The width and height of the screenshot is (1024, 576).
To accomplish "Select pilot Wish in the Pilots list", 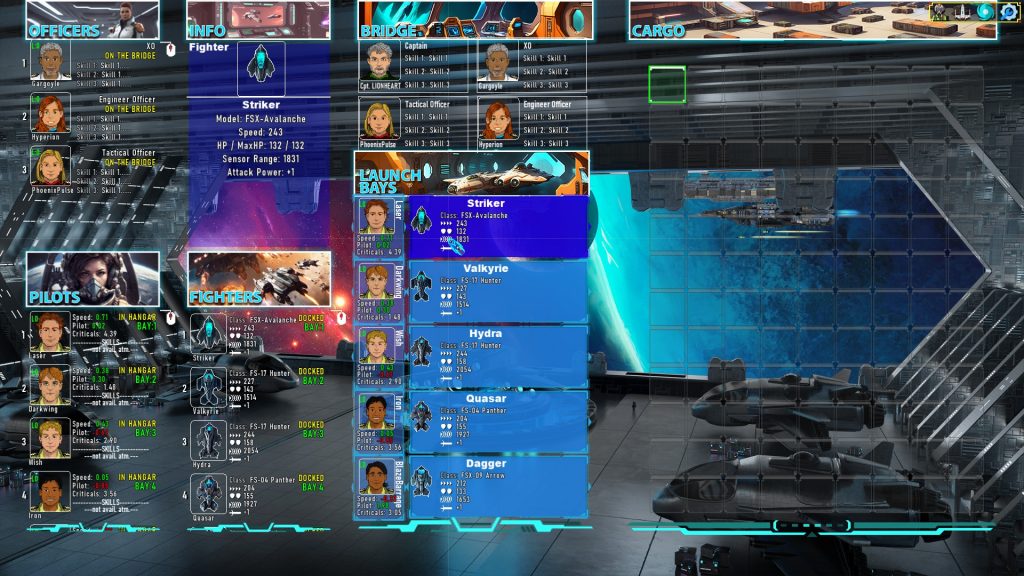I will coord(49,439).
